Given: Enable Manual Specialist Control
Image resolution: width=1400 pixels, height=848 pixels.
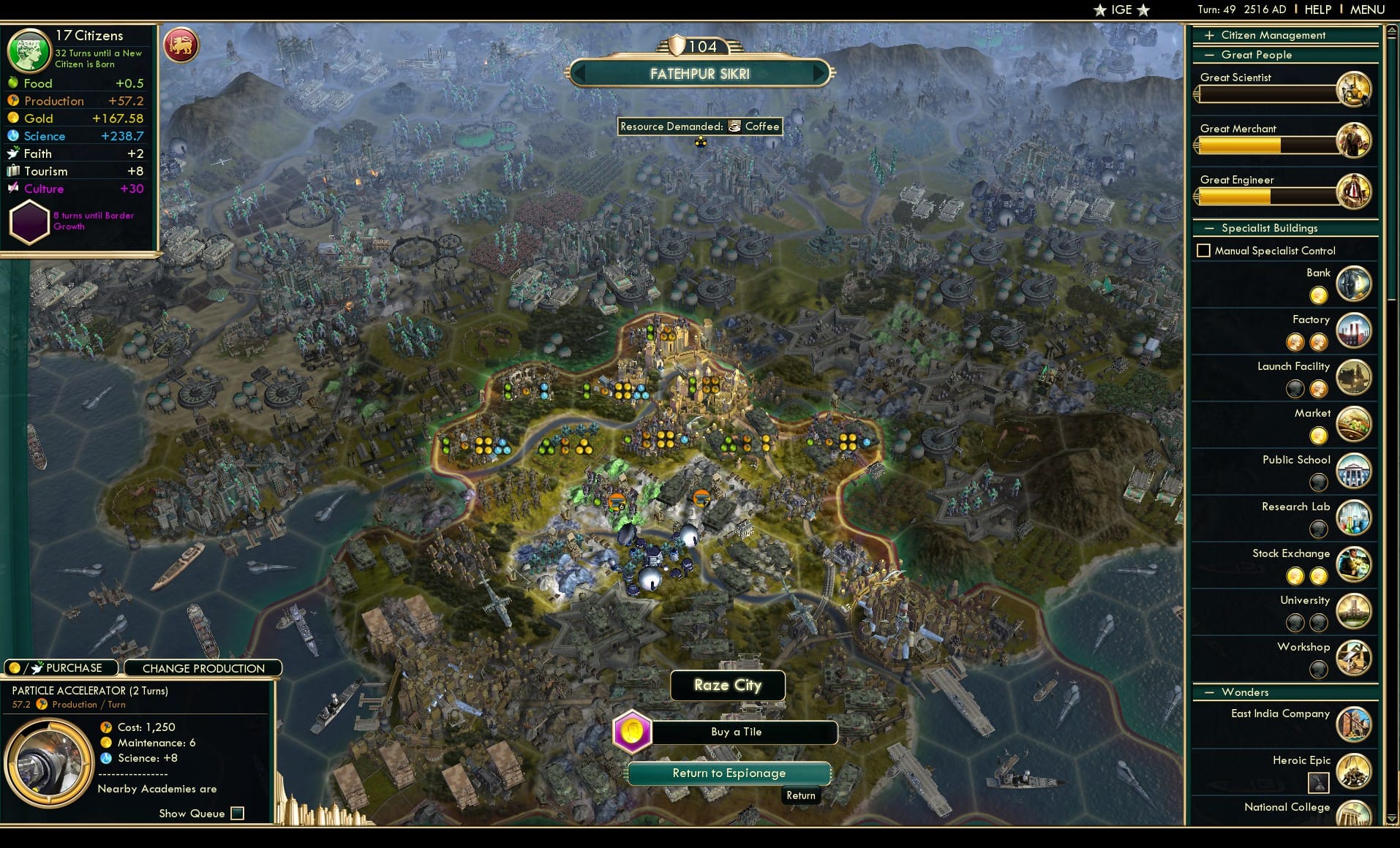Looking at the screenshot, I should (1205, 250).
